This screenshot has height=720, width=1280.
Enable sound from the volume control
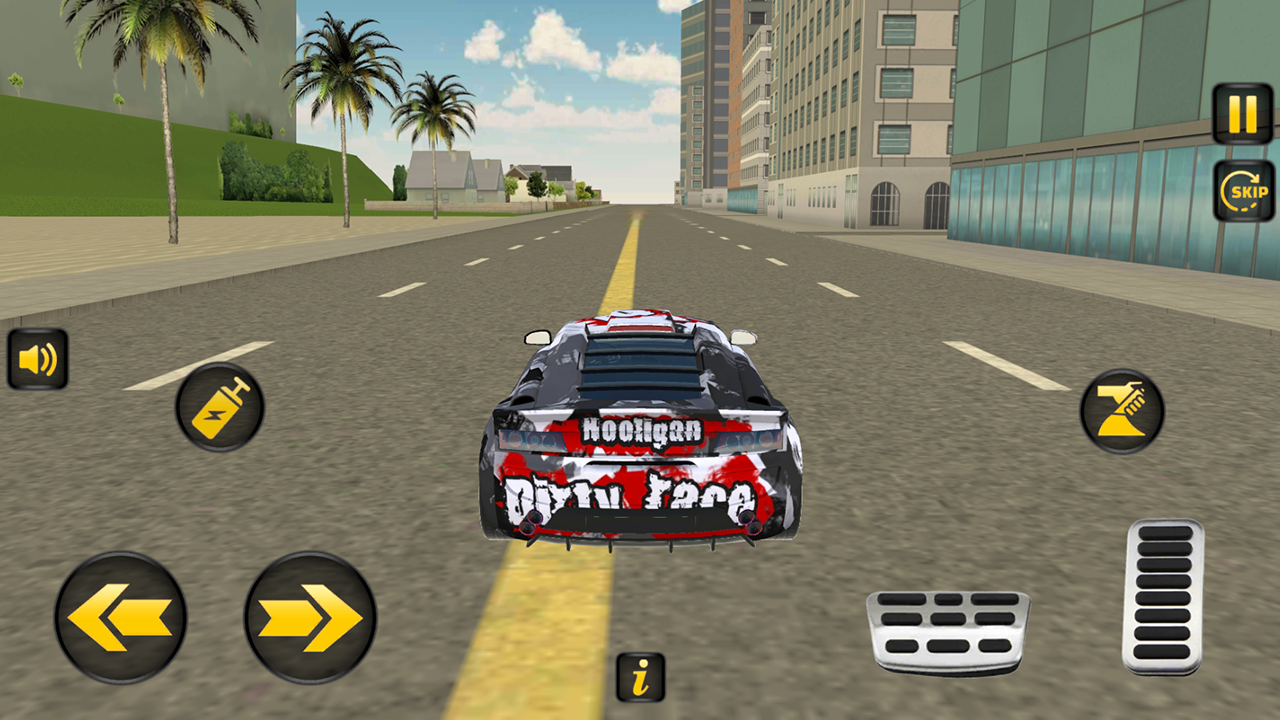coord(39,360)
